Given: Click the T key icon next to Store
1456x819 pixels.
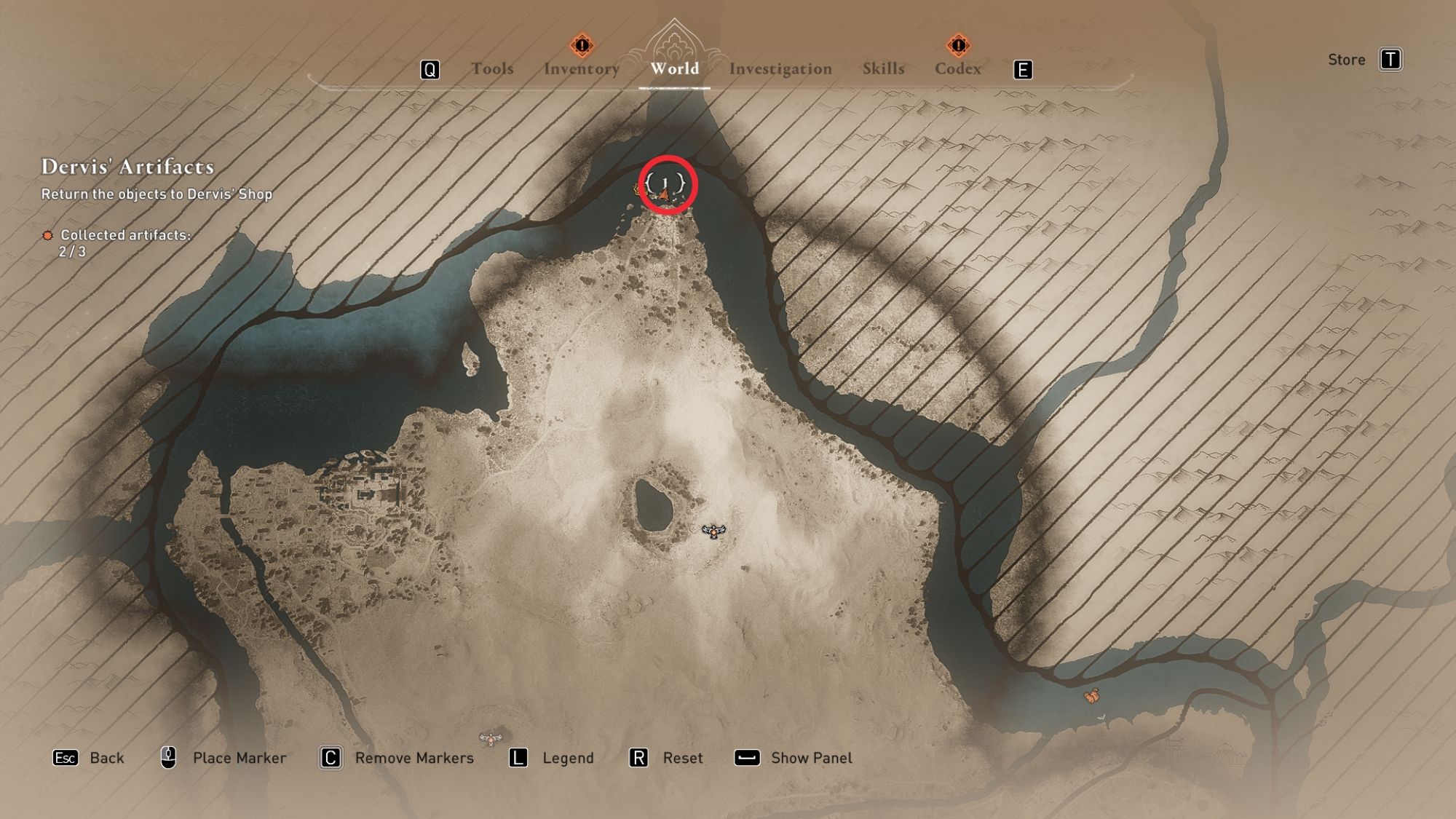Looking at the screenshot, I should [1391, 60].
